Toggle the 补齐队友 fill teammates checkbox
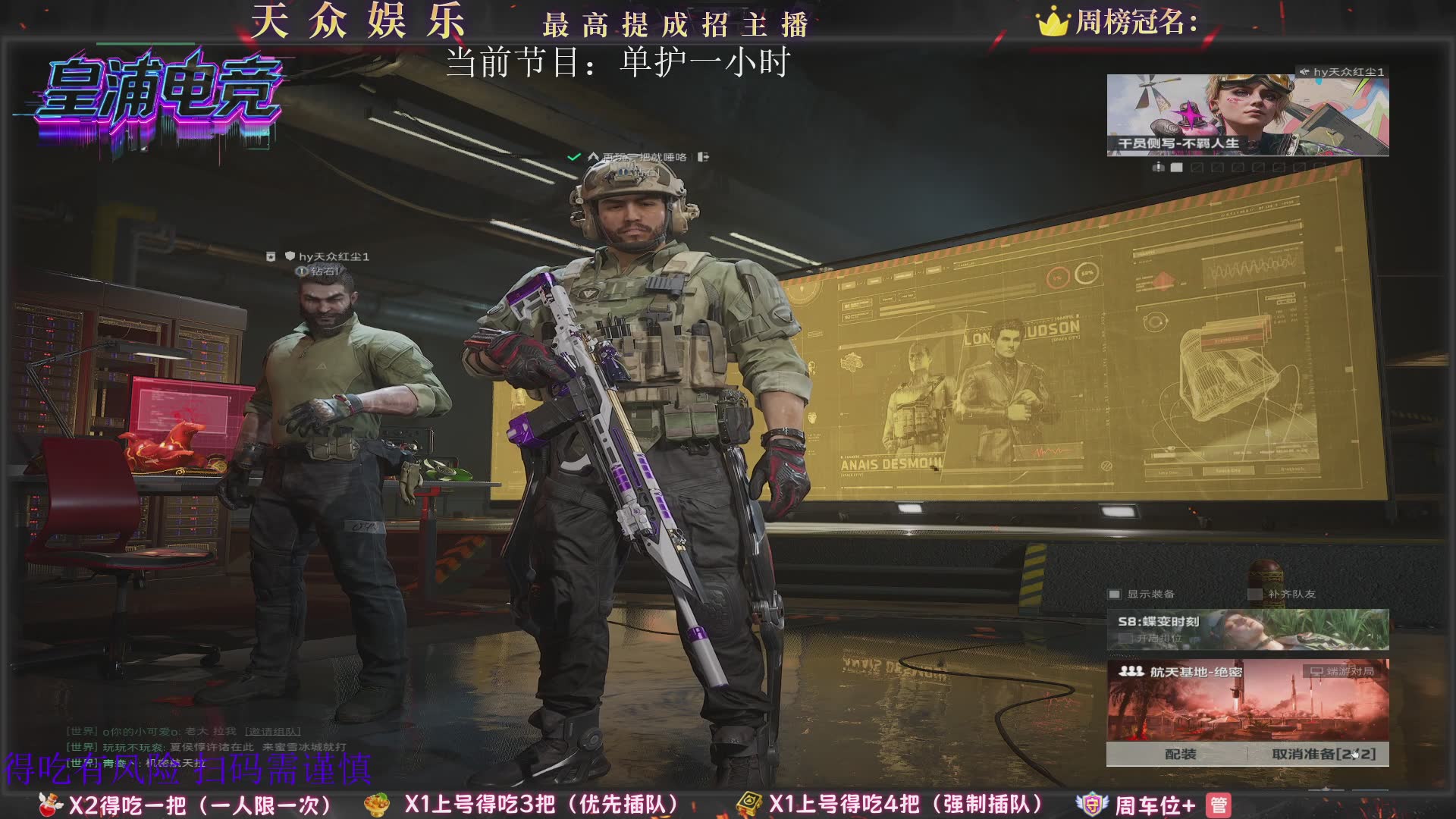 [1255, 595]
